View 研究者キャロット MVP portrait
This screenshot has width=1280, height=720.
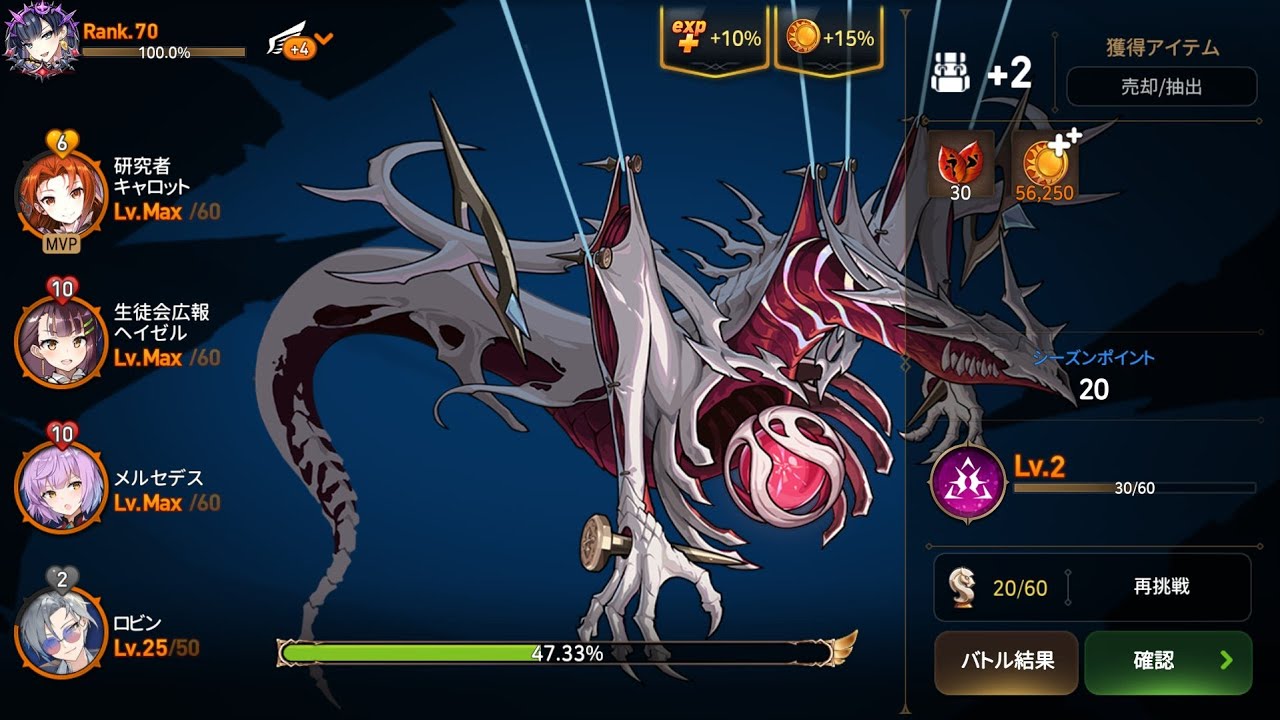(x=60, y=193)
